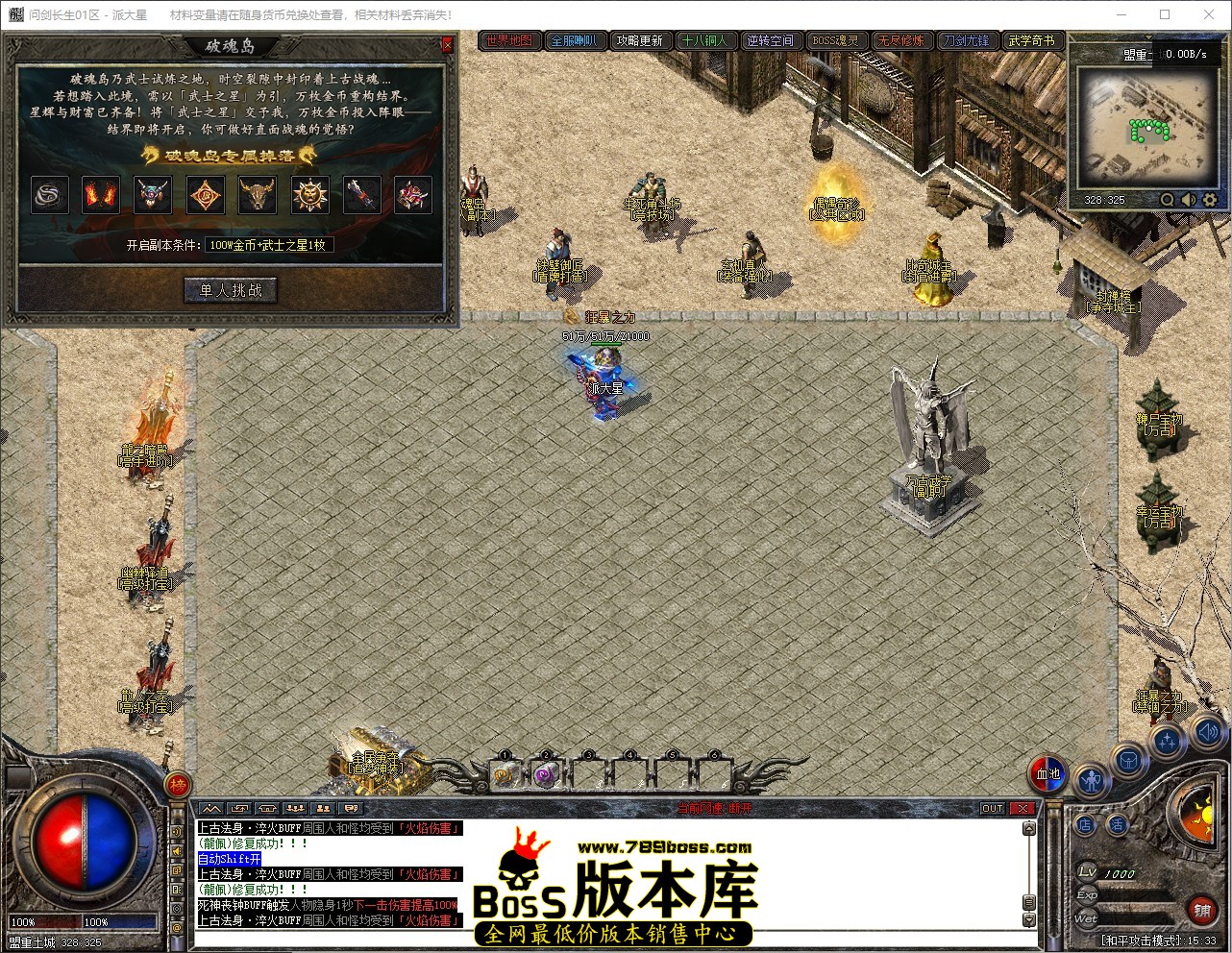Image resolution: width=1232 pixels, height=953 pixels.
Task: Select the first reward icon in 破魂岛 dialog
Action: (x=50, y=195)
